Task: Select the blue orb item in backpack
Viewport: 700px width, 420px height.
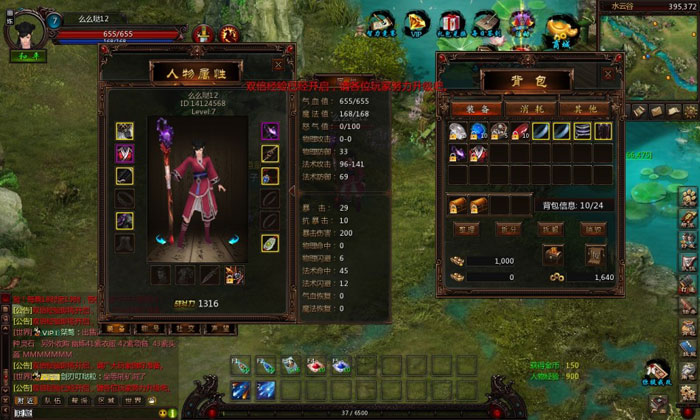Action: (x=476, y=131)
